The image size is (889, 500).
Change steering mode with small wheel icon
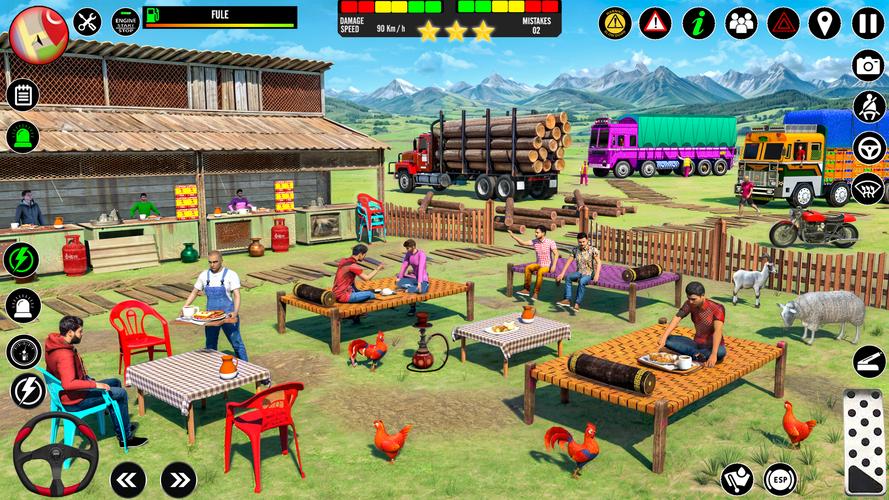(868, 148)
